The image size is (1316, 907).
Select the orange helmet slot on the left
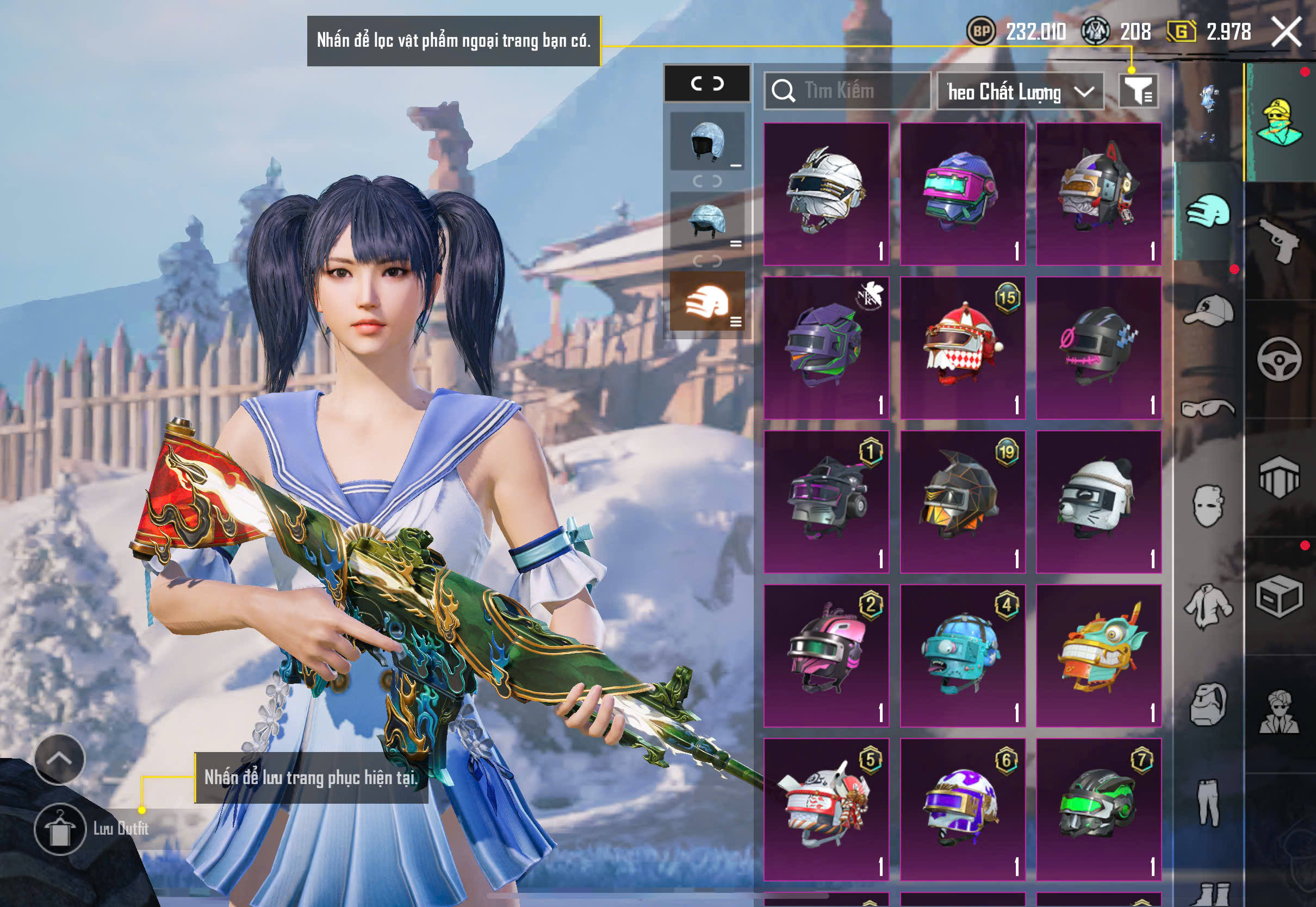(707, 301)
